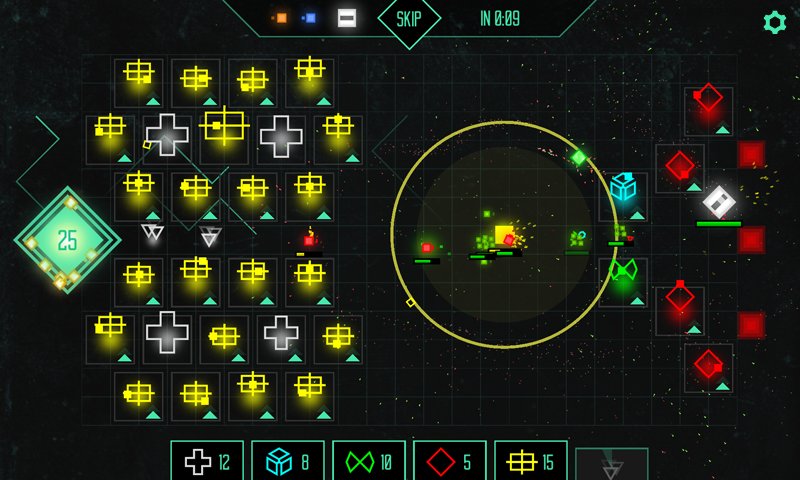
Task: Click the blue enemy wave preview icon
Action: coord(310,18)
